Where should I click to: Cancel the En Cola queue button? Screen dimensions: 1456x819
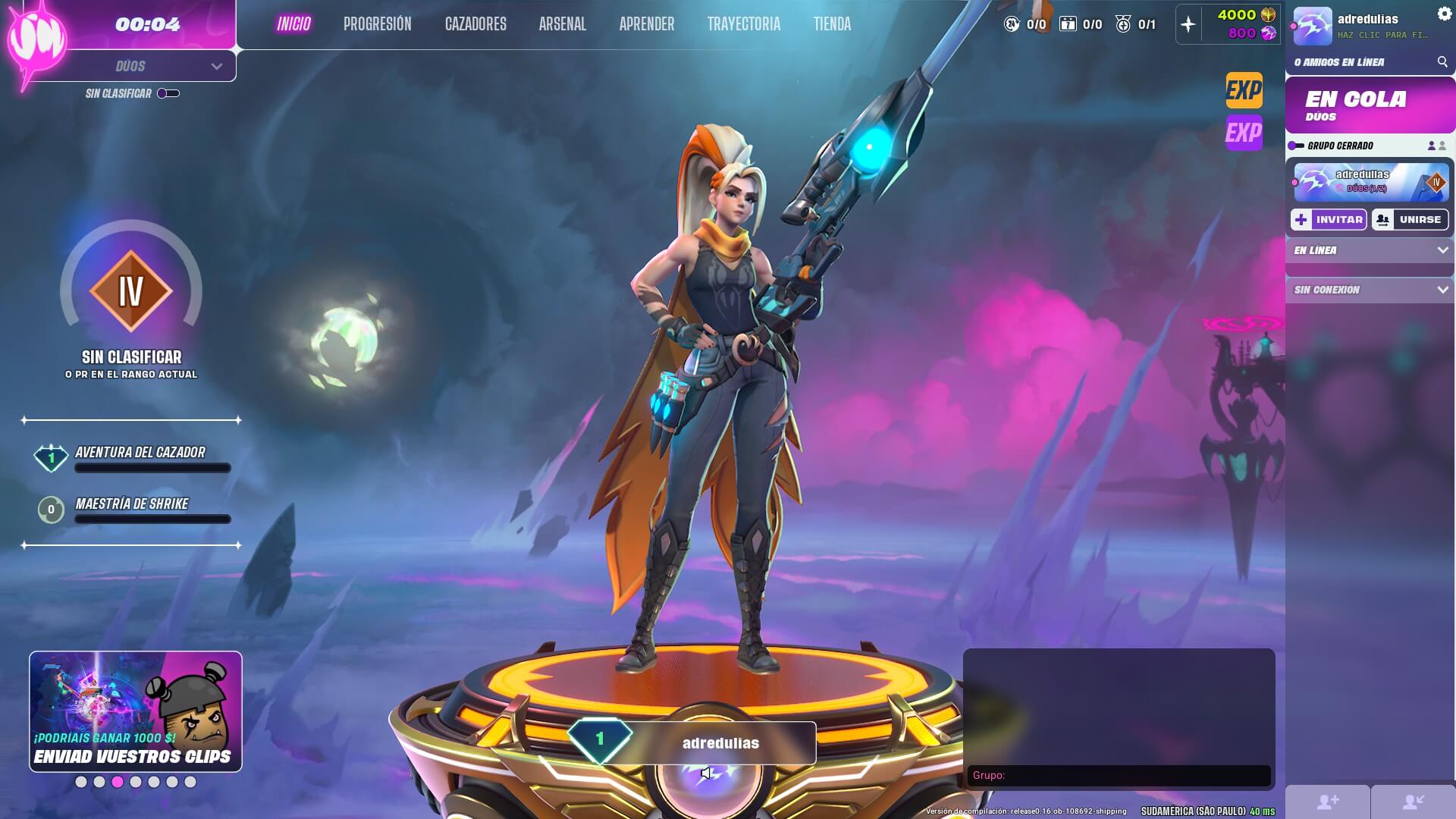pyautogui.click(x=1370, y=105)
